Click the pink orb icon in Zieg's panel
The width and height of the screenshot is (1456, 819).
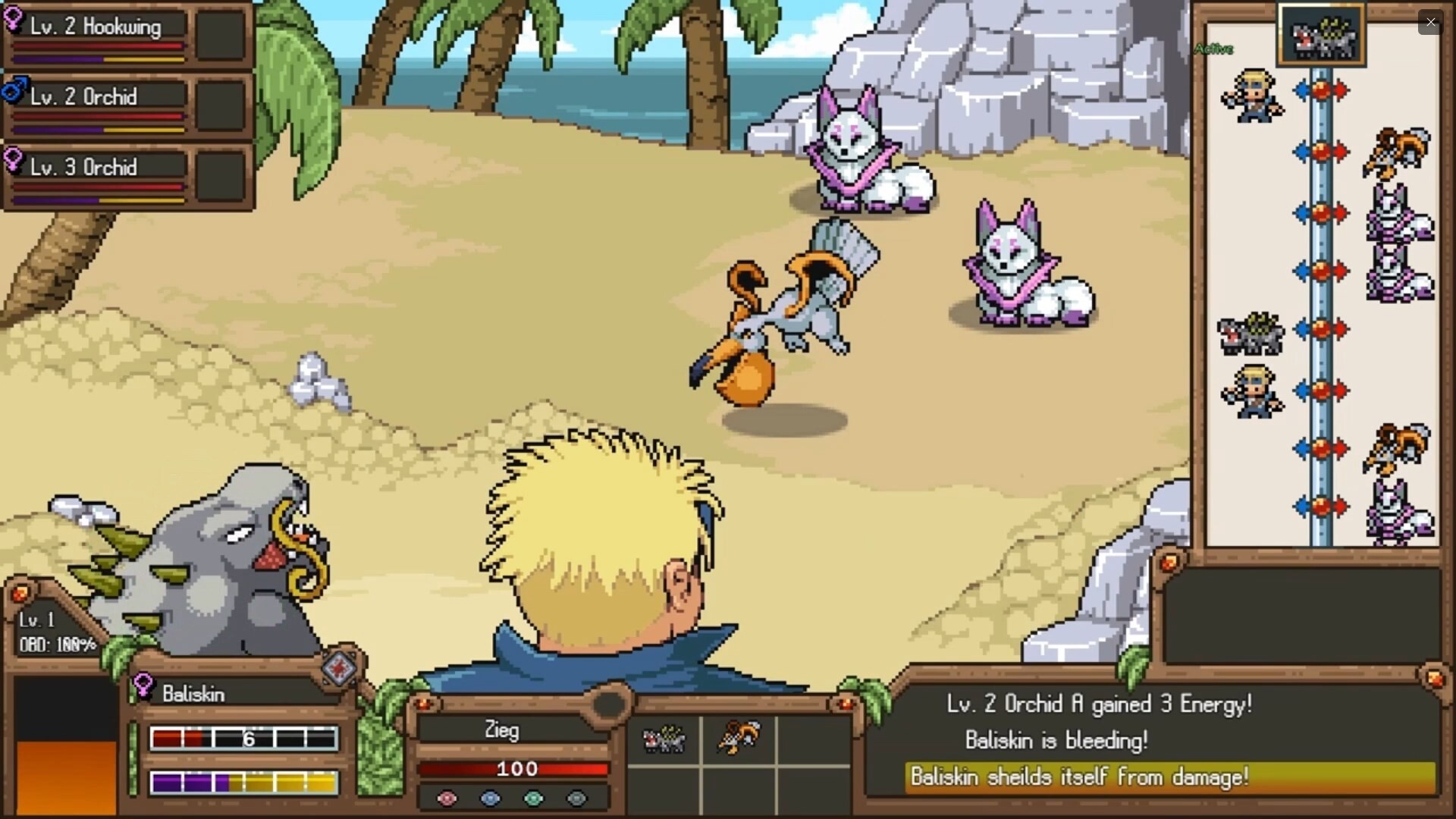[447, 799]
